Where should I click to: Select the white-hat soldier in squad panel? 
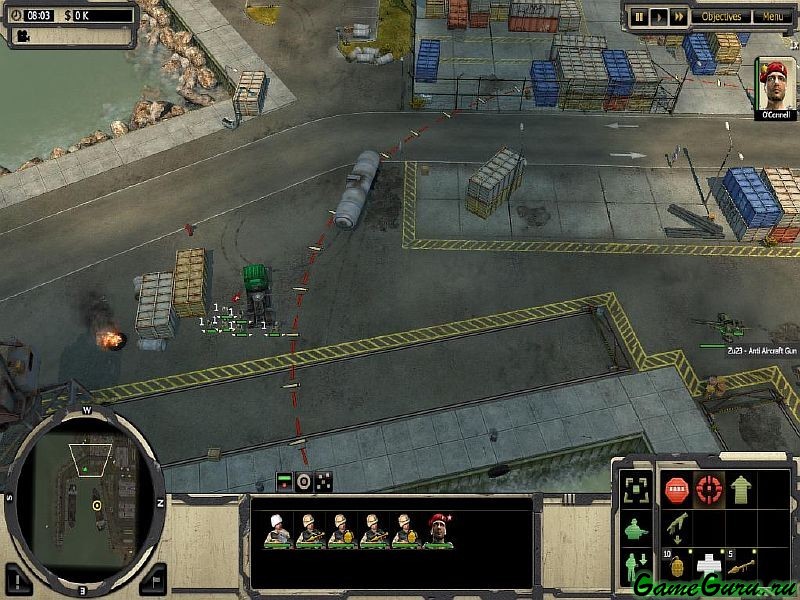coord(277,531)
